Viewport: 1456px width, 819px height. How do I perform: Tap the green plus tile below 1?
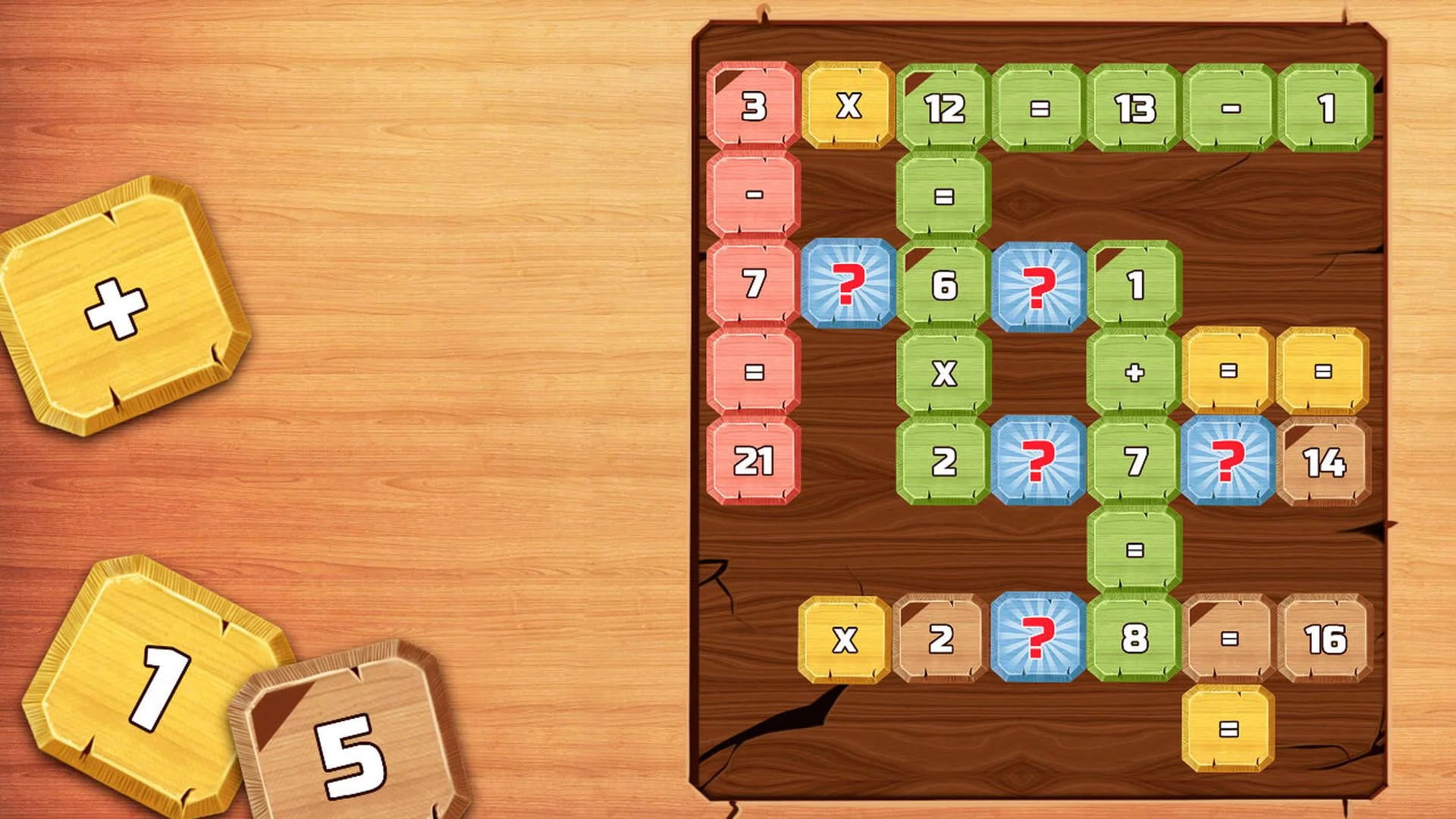coord(1135,373)
